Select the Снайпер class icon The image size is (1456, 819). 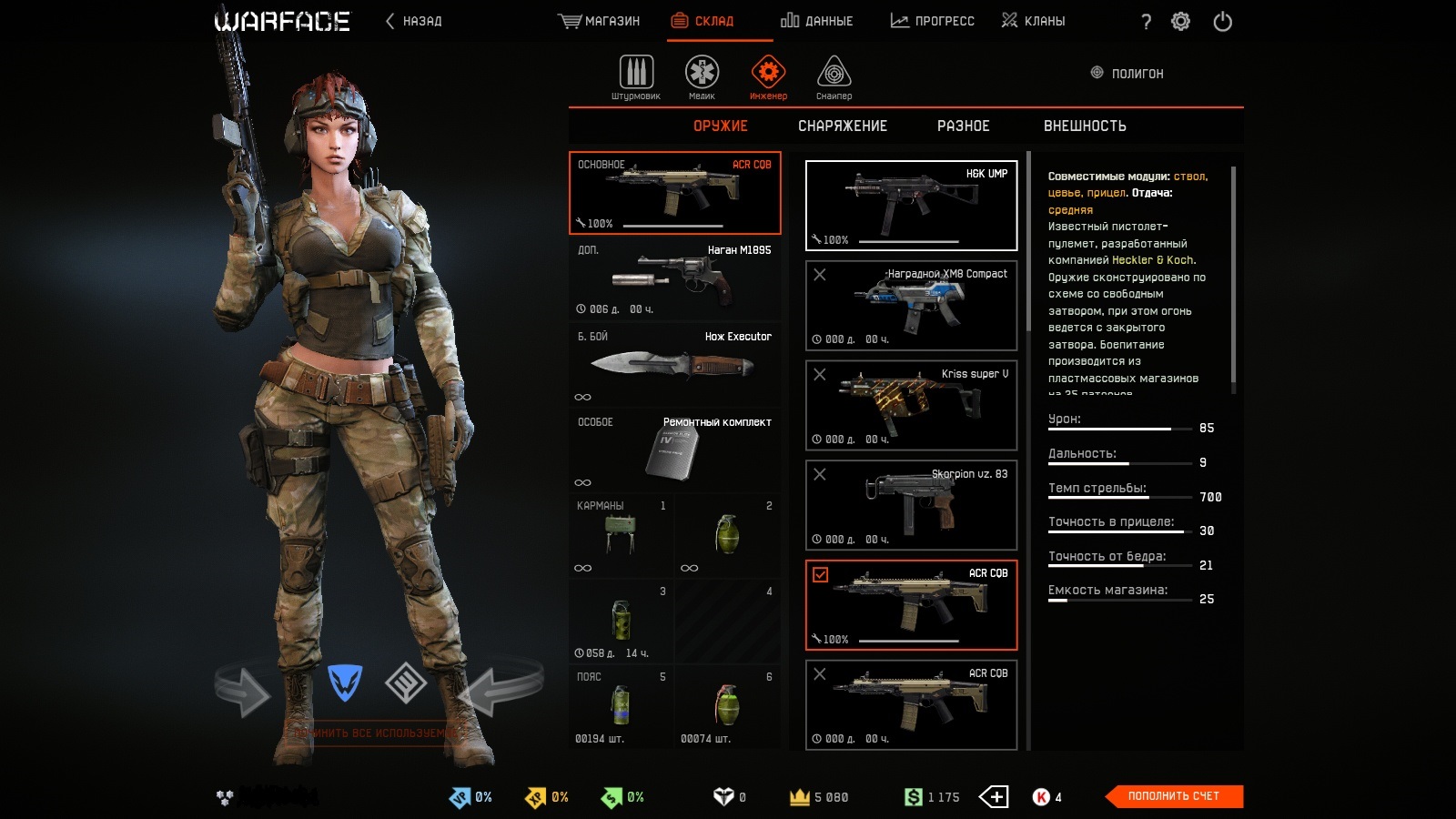[834, 76]
